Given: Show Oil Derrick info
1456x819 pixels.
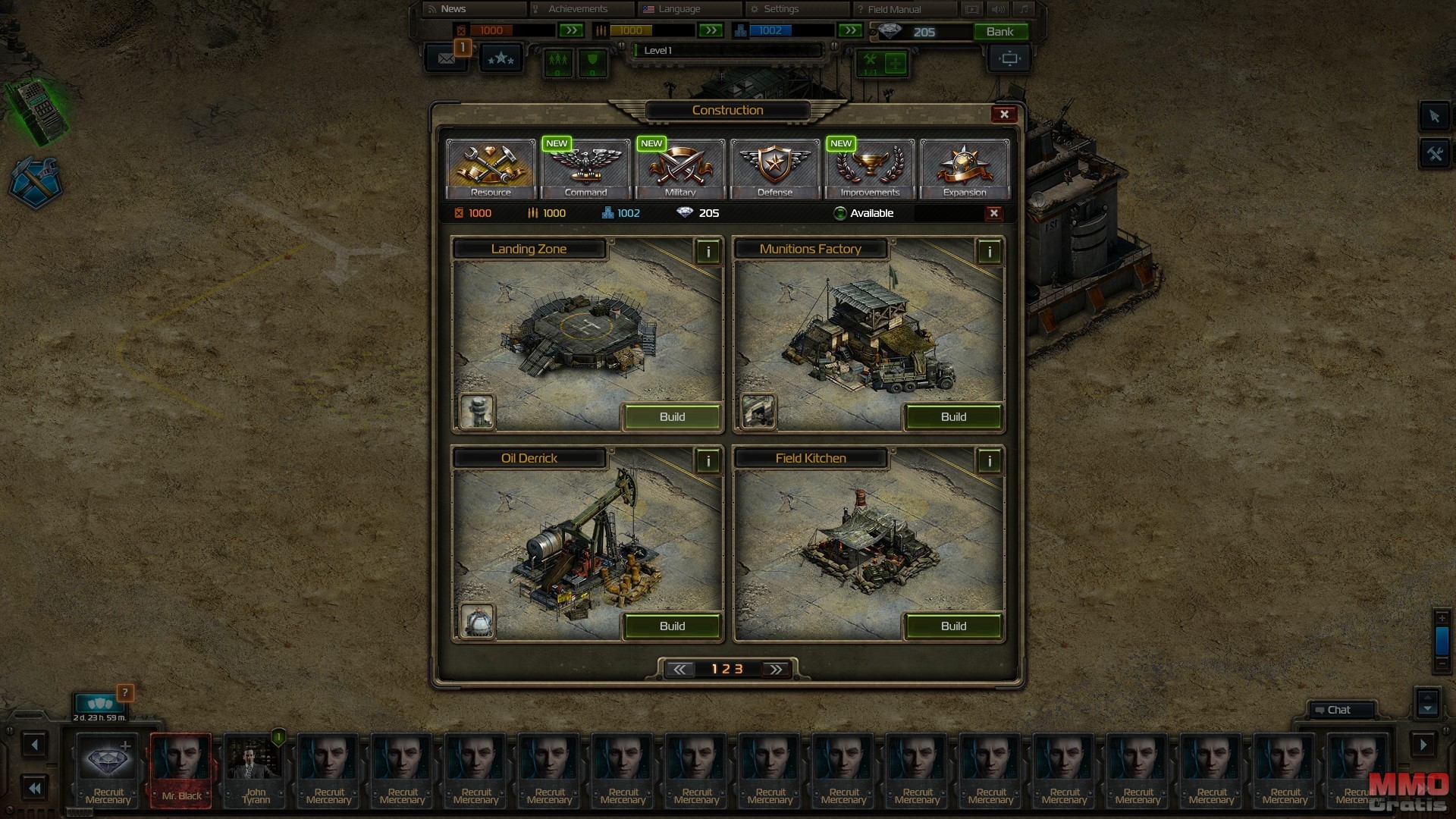Looking at the screenshot, I should click(708, 461).
